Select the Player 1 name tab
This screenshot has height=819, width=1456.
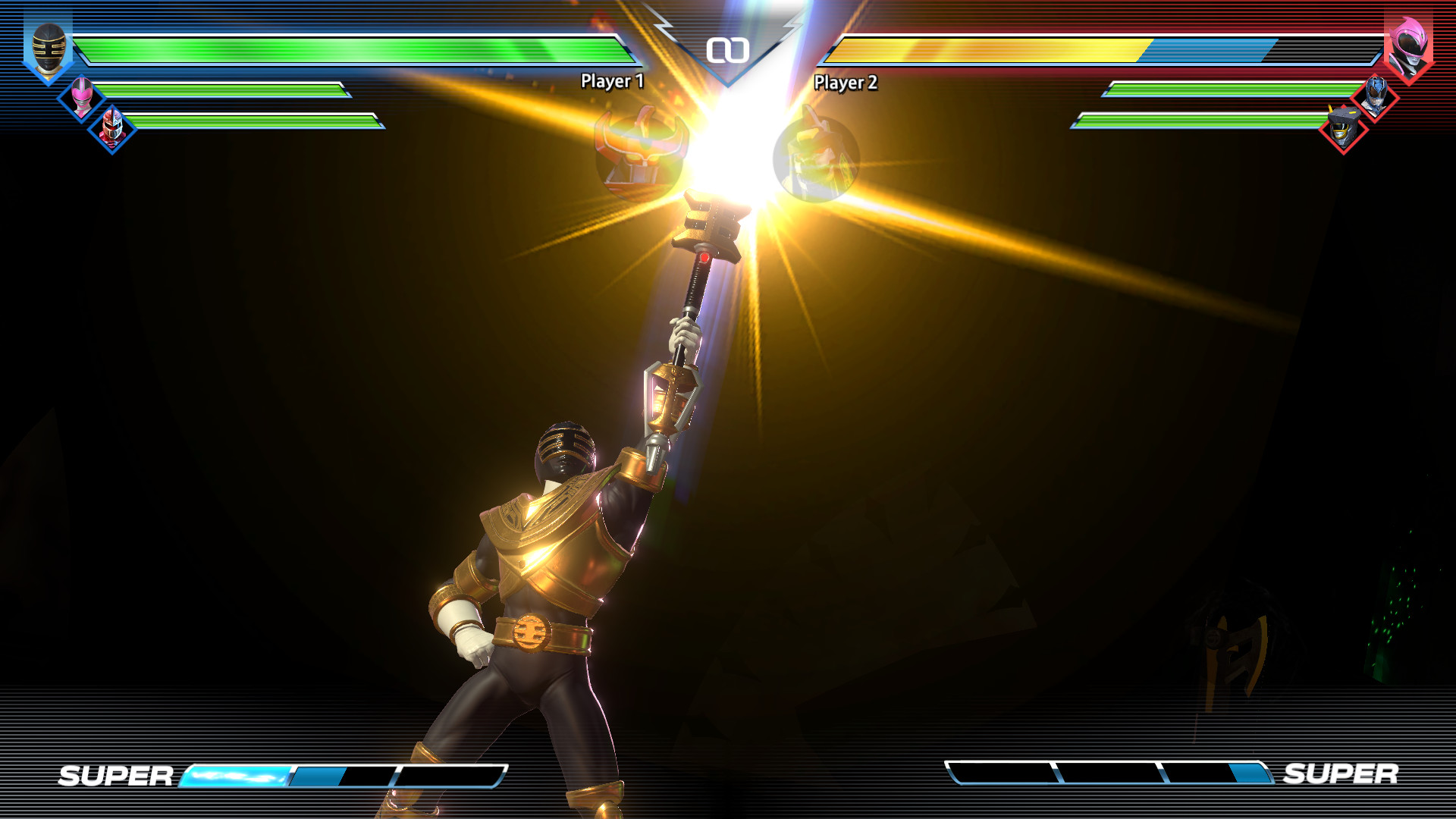pyautogui.click(x=611, y=81)
